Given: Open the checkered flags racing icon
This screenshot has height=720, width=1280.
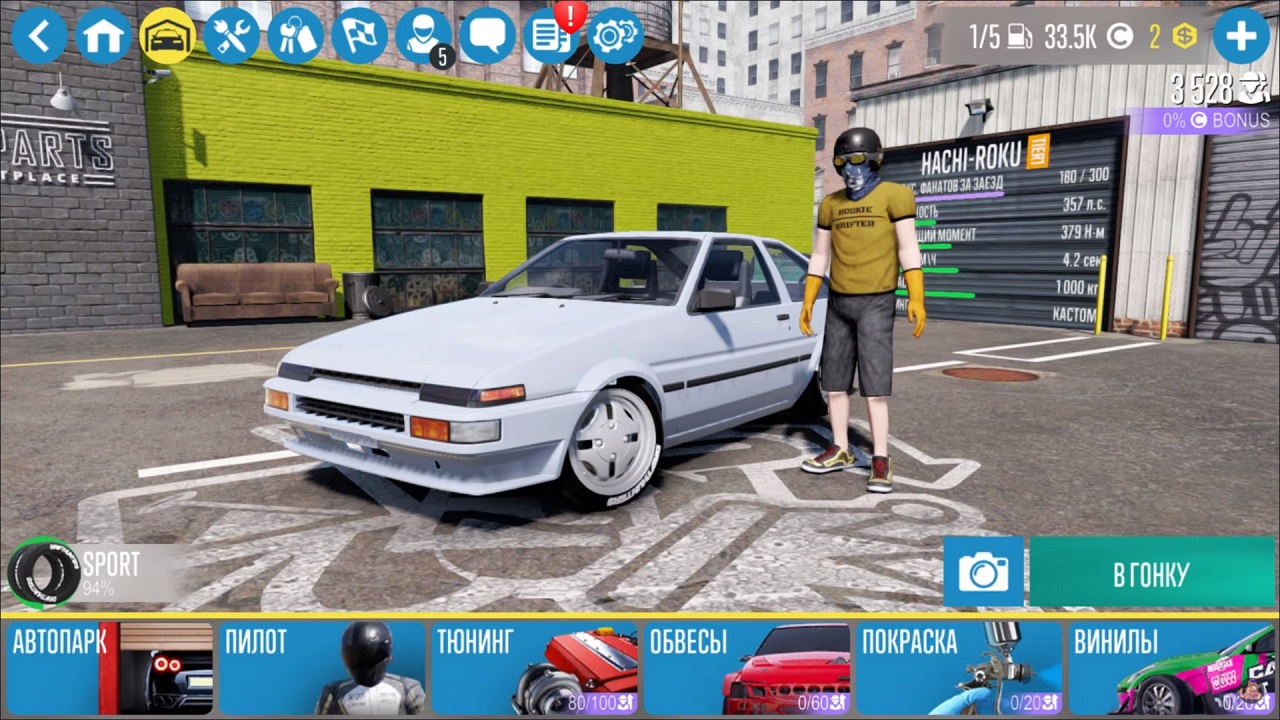Looking at the screenshot, I should pyautogui.click(x=360, y=37).
